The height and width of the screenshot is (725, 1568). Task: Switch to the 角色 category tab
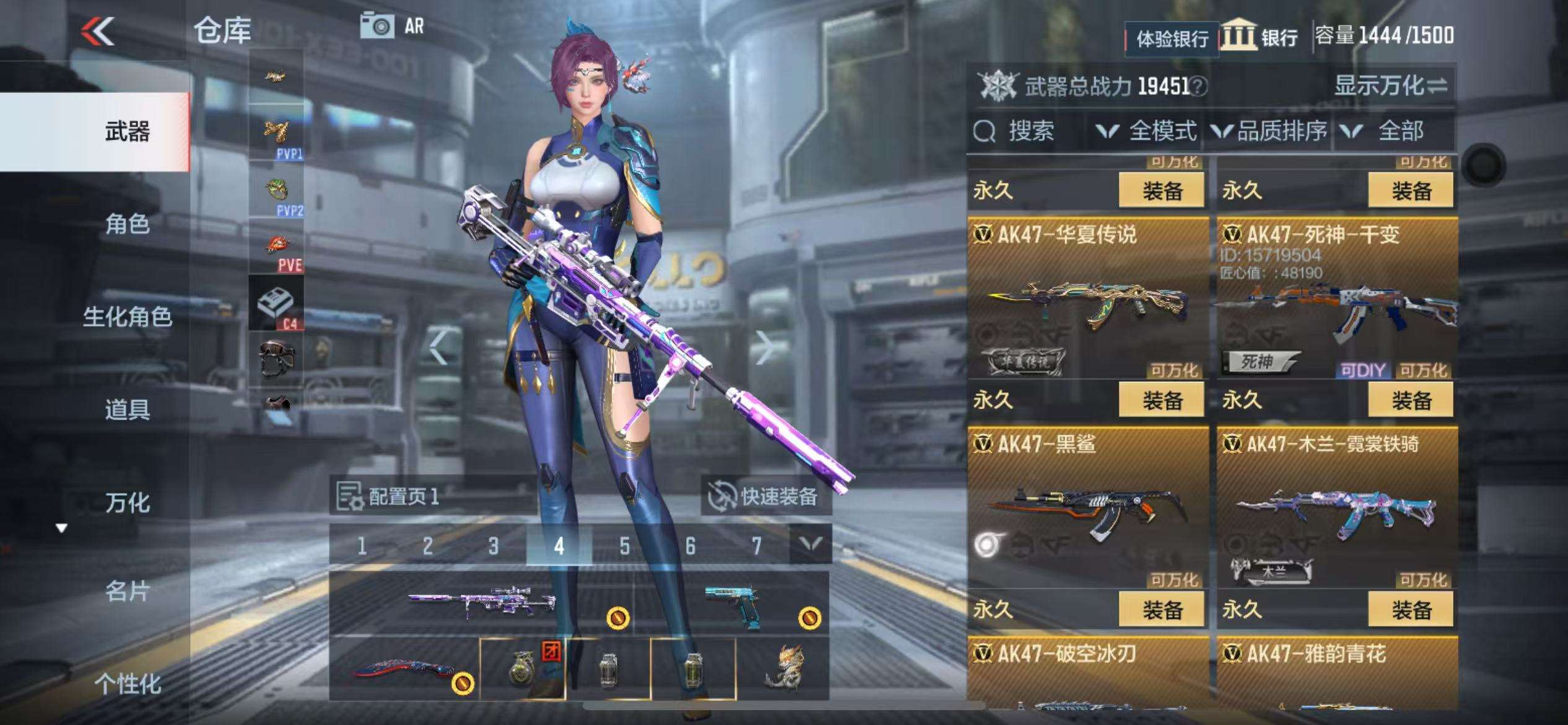point(127,224)
